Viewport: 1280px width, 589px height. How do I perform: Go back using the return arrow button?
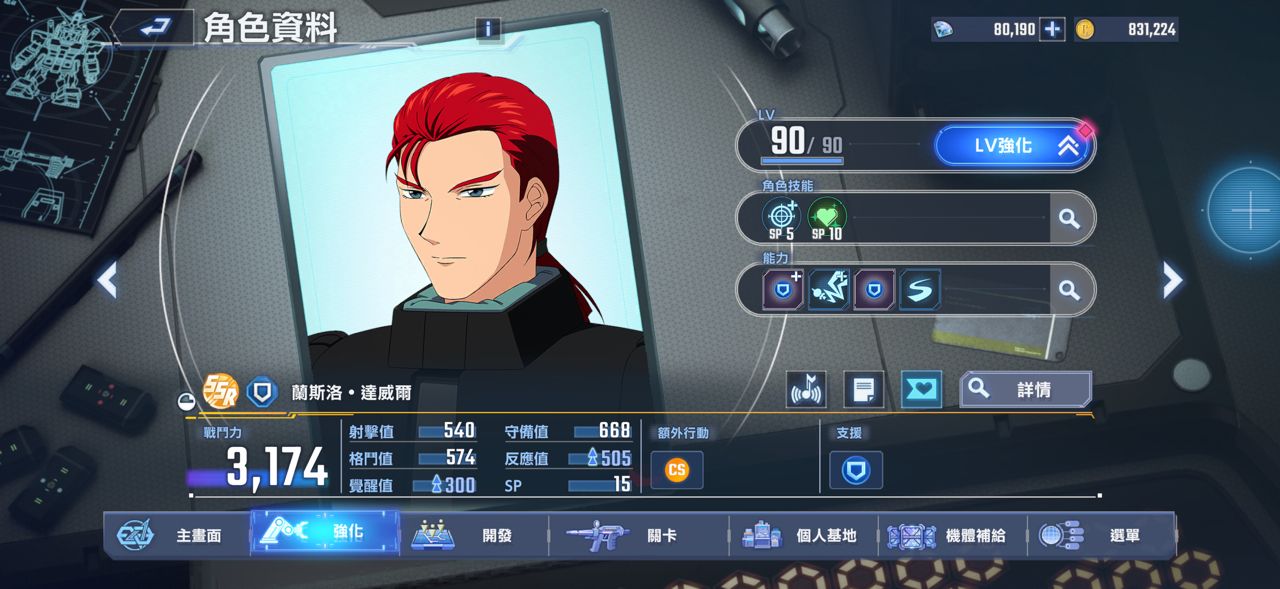coord(153,28)
